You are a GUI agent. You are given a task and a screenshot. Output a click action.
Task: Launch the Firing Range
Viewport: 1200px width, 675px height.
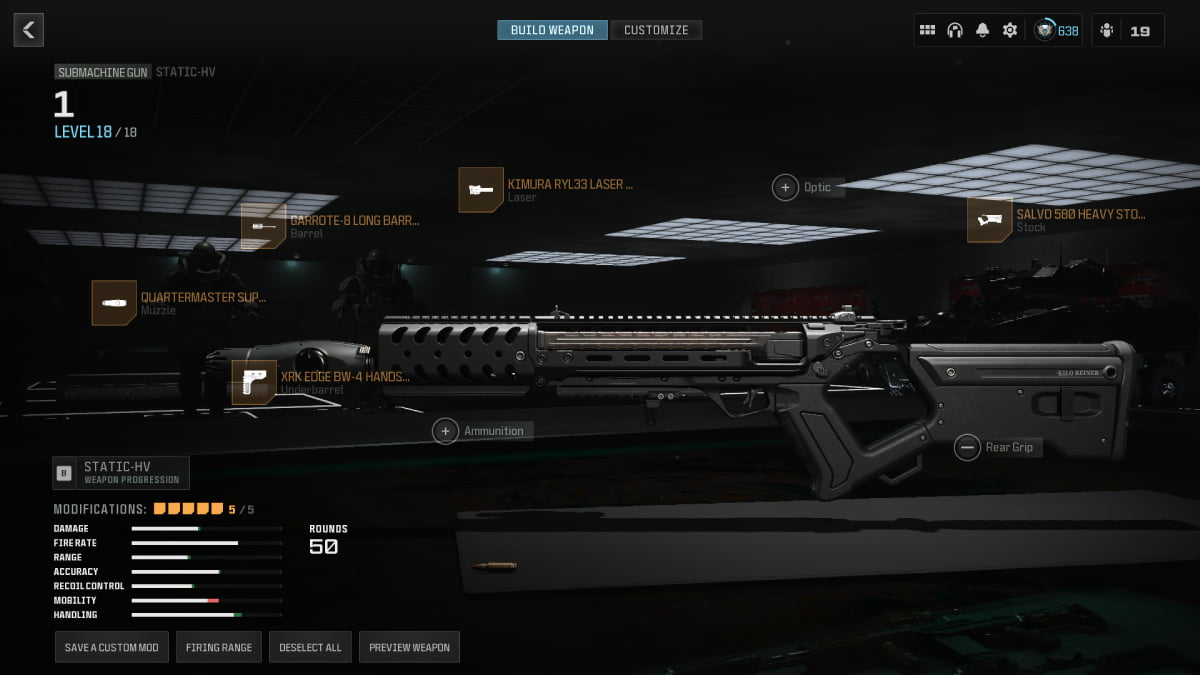[x=219, y=647]
